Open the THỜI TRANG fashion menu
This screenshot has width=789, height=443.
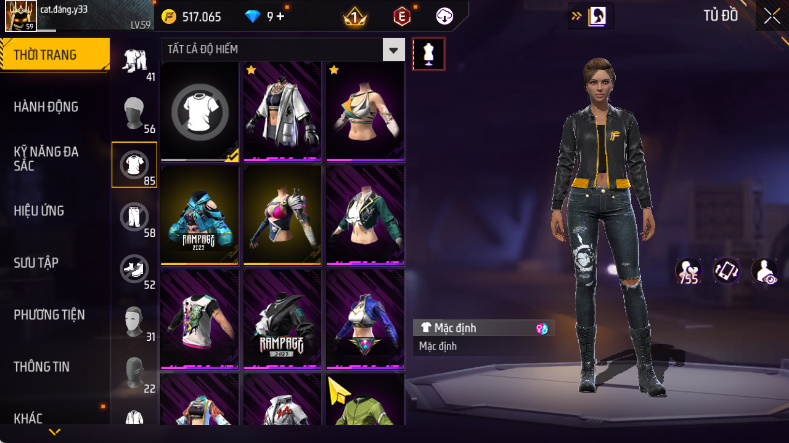tap(46, 55)
